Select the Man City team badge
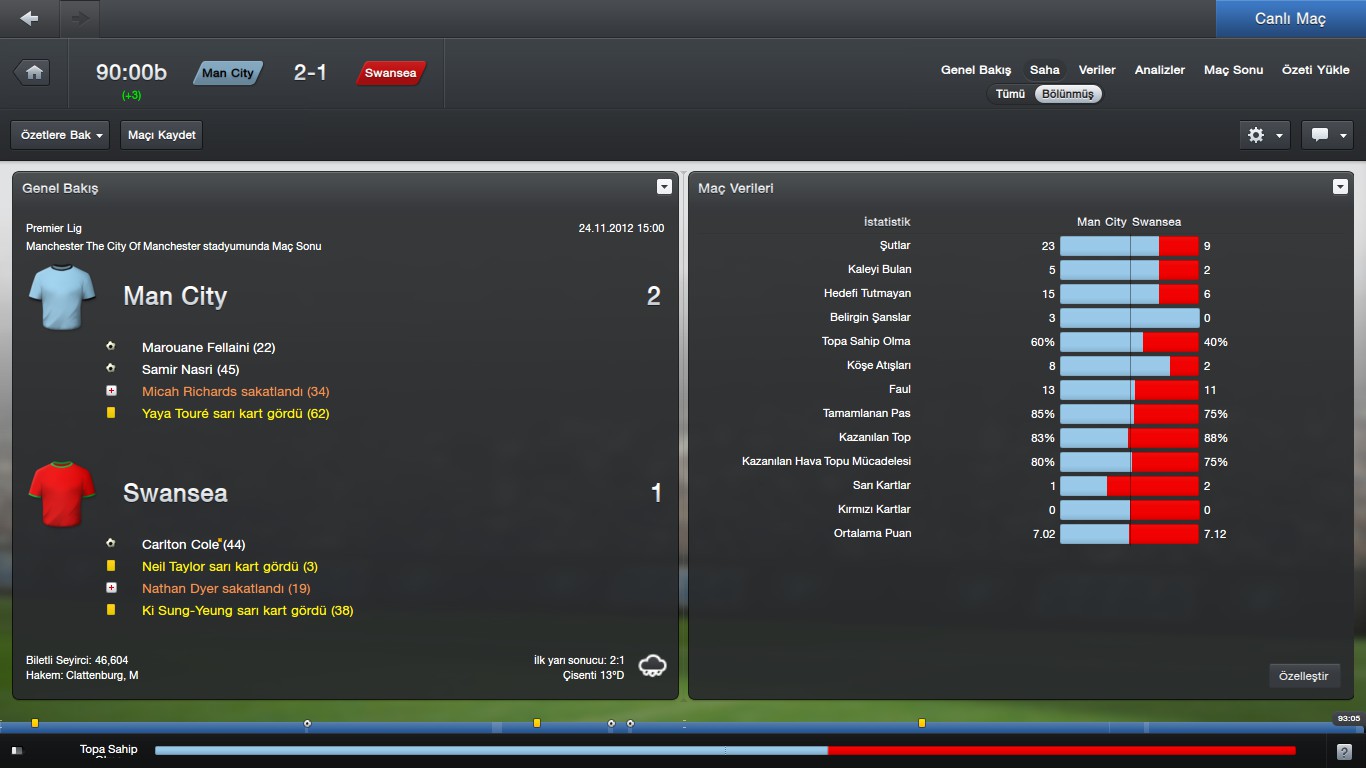Image resolution: width=1366 pixels, height=768 pixels. [228, 73]
